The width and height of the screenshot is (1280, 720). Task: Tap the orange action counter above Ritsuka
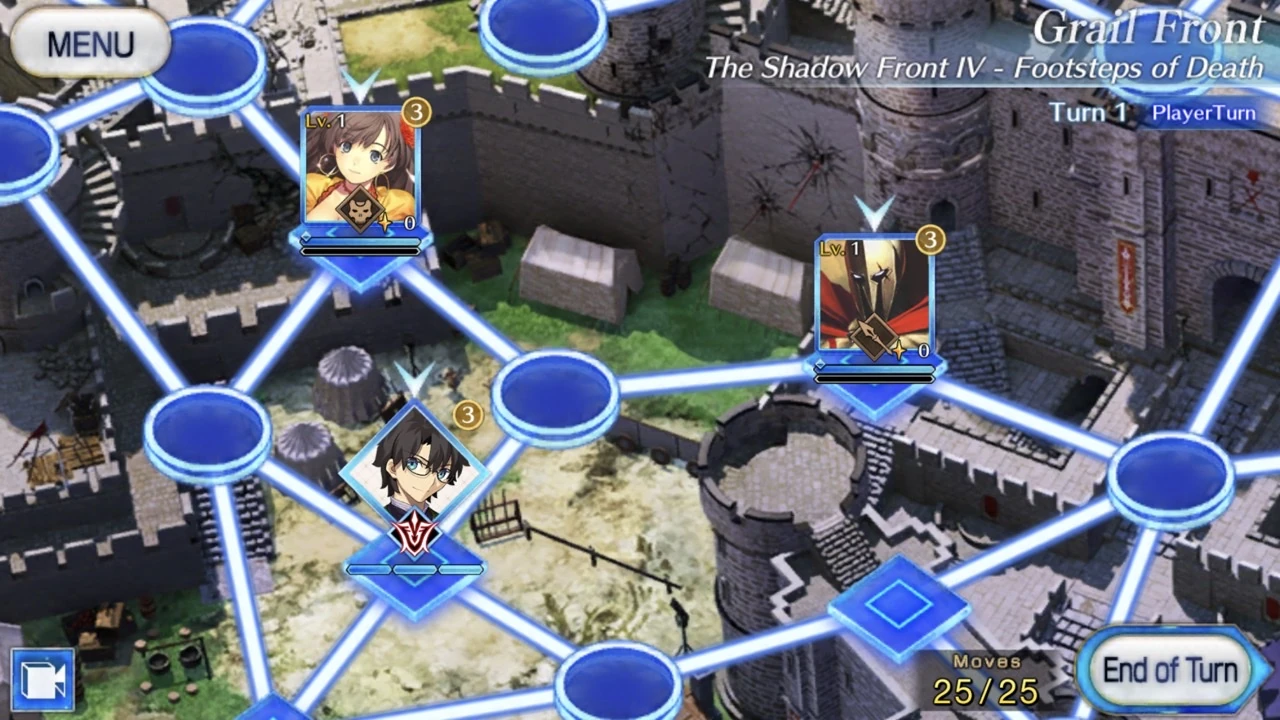tap(466, 415)
